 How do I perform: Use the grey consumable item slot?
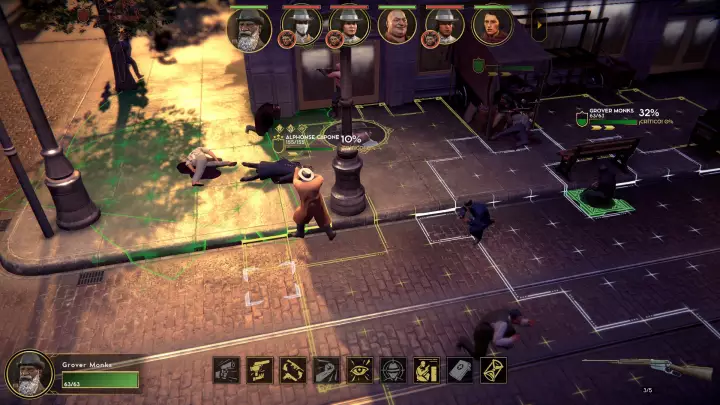point(460,370)
